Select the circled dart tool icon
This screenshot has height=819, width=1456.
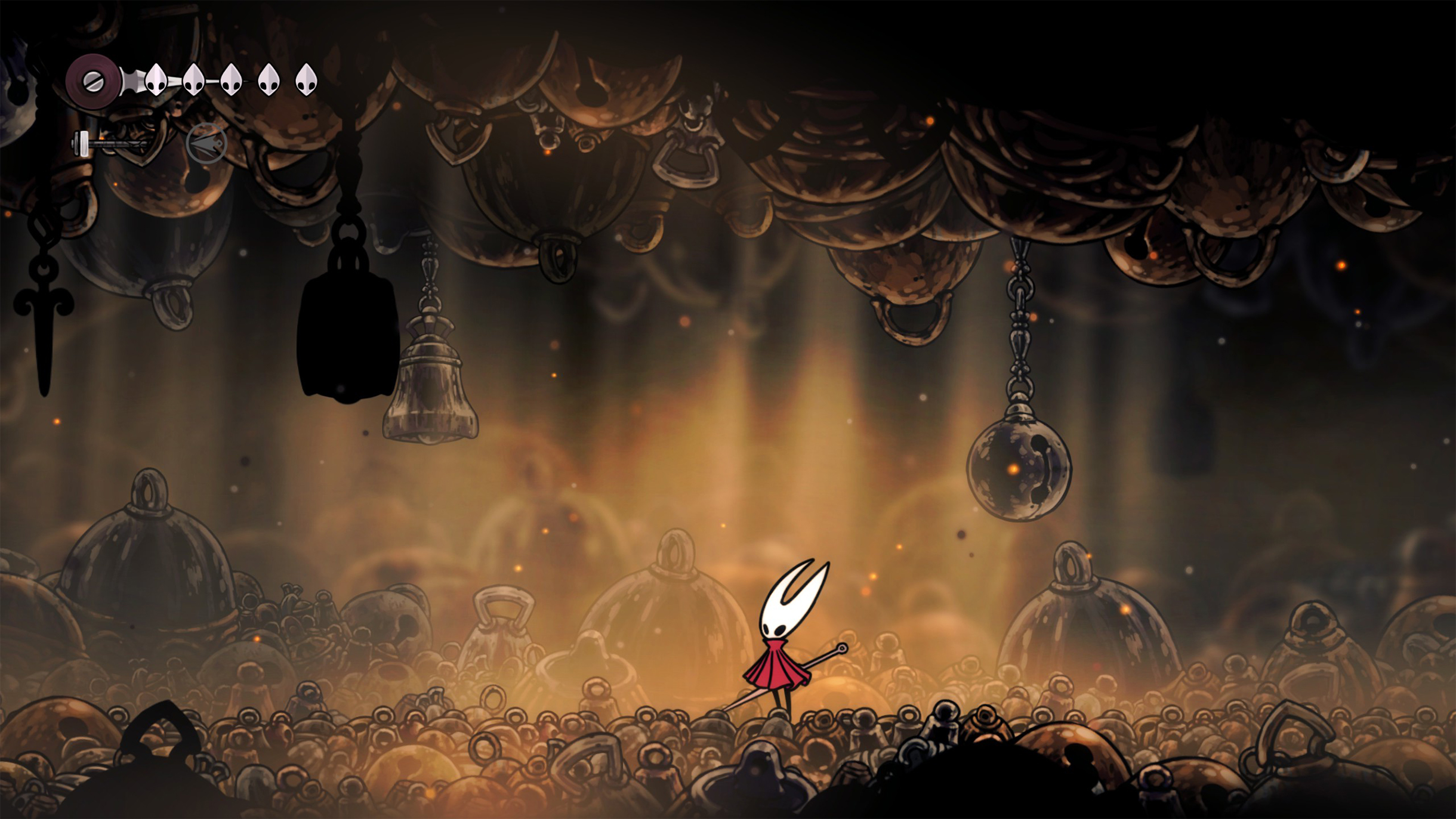click(x=206, y=144)
